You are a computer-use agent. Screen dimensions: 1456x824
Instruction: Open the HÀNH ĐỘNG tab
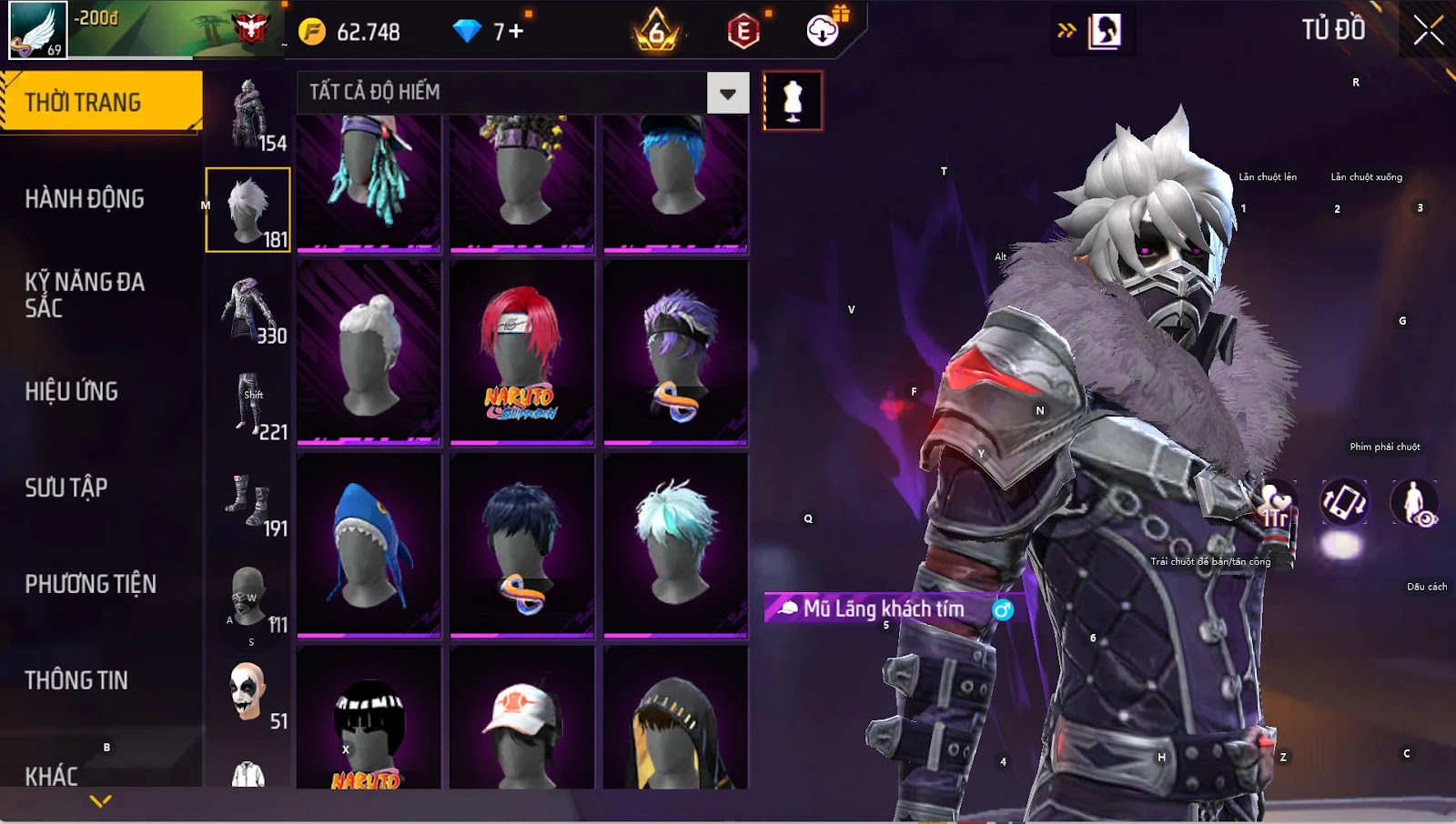pos(84,199)
